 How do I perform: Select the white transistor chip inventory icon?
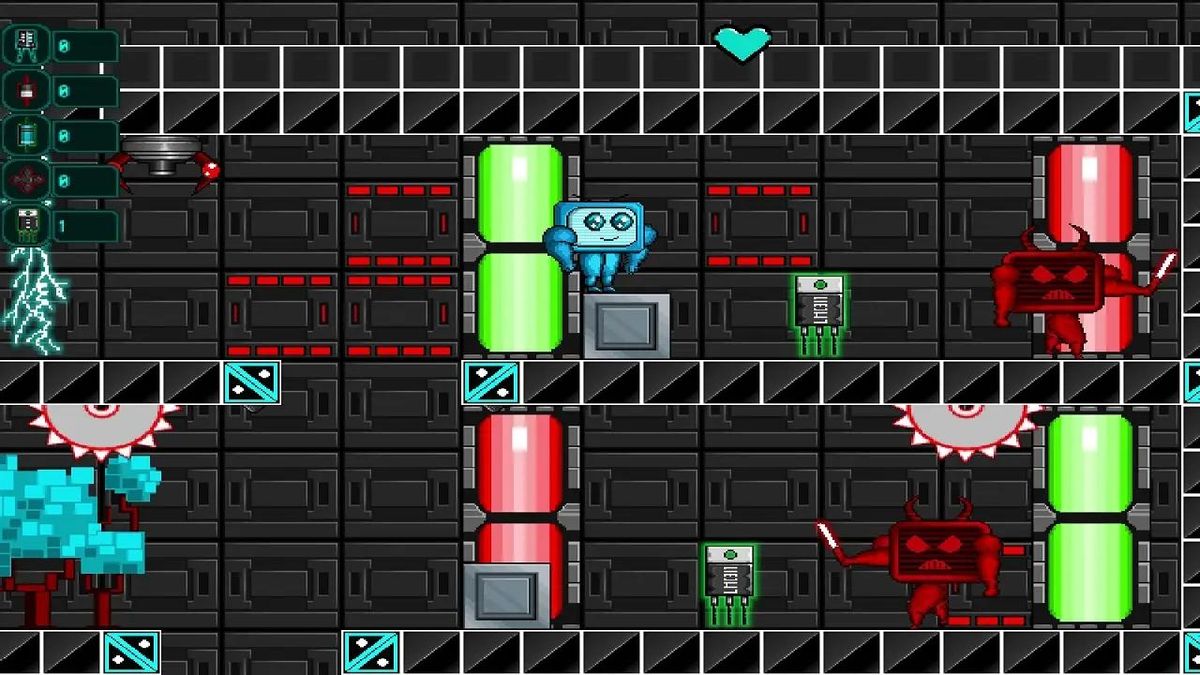pyautogui.click(x=26, y=44)
